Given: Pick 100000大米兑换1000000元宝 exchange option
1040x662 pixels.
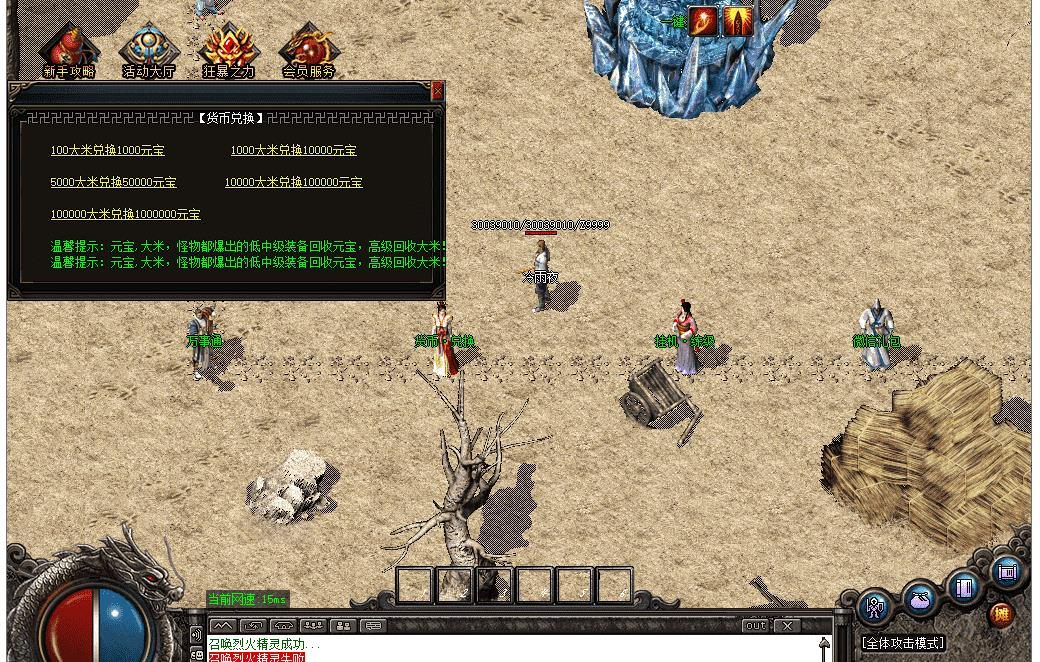Looking at the screenshot, I should tap(125, 215).
